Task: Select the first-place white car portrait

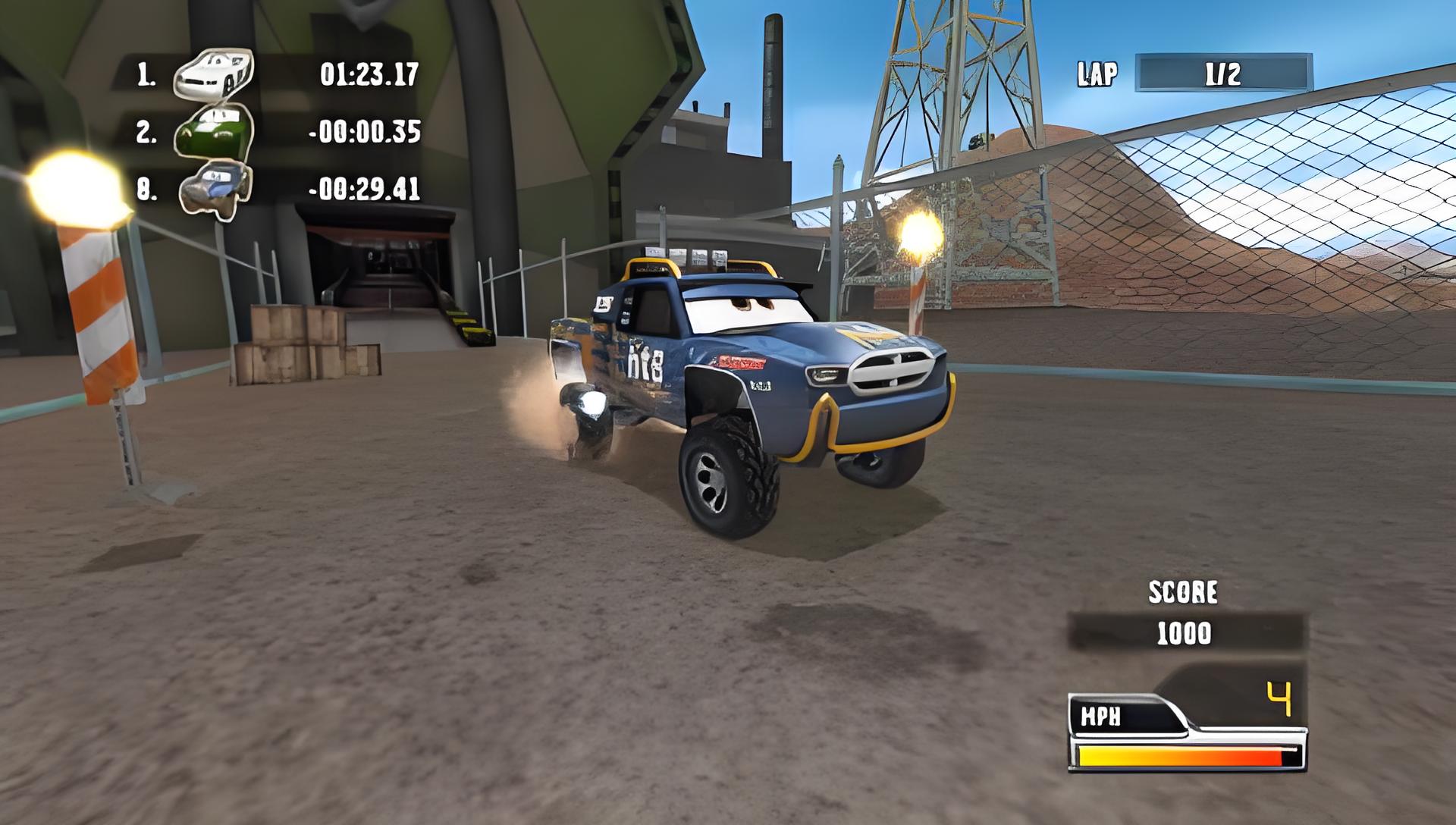Action: [x=213, y=74]
